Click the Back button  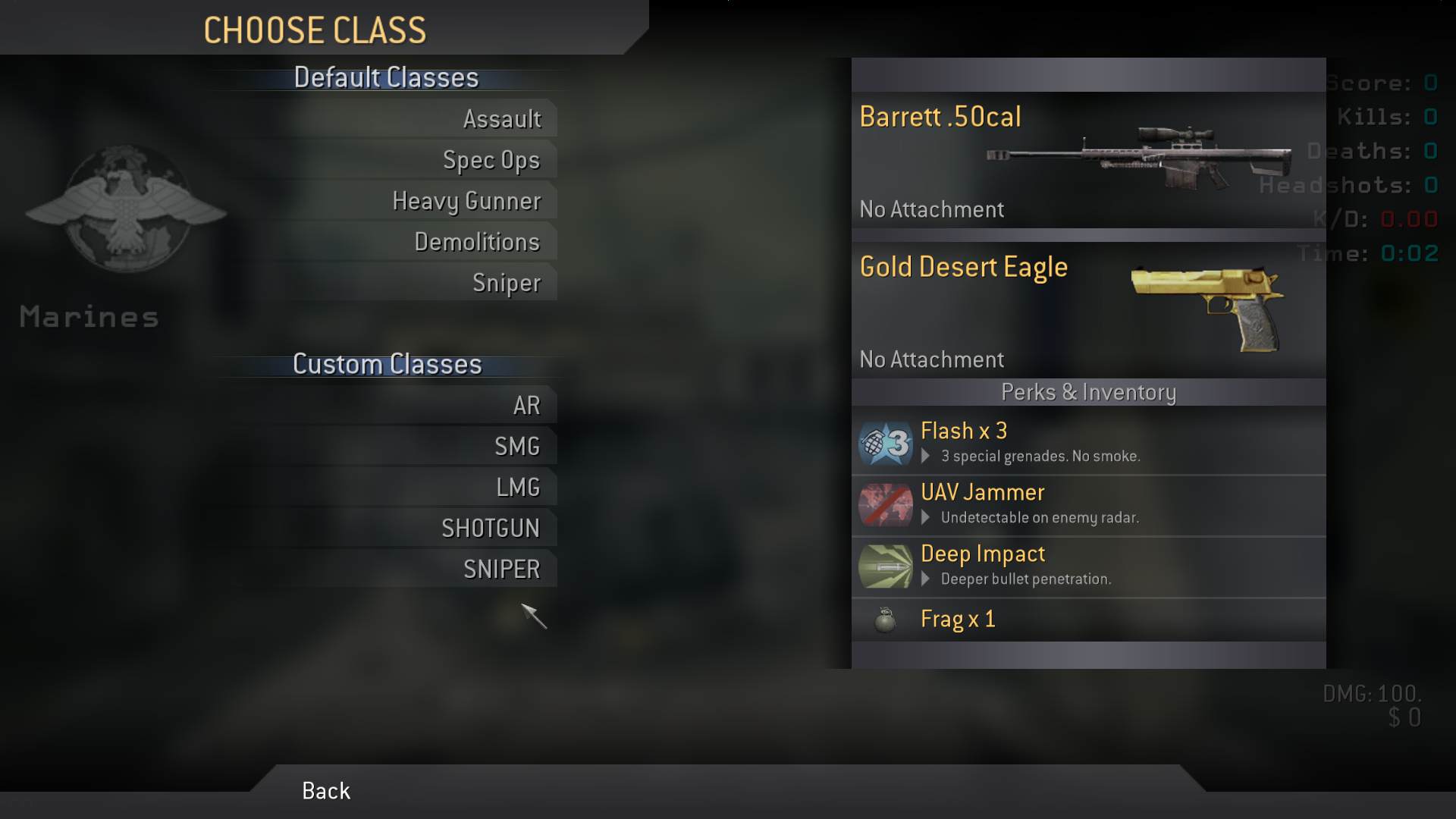pyautogui.click(x=326, y=791)
